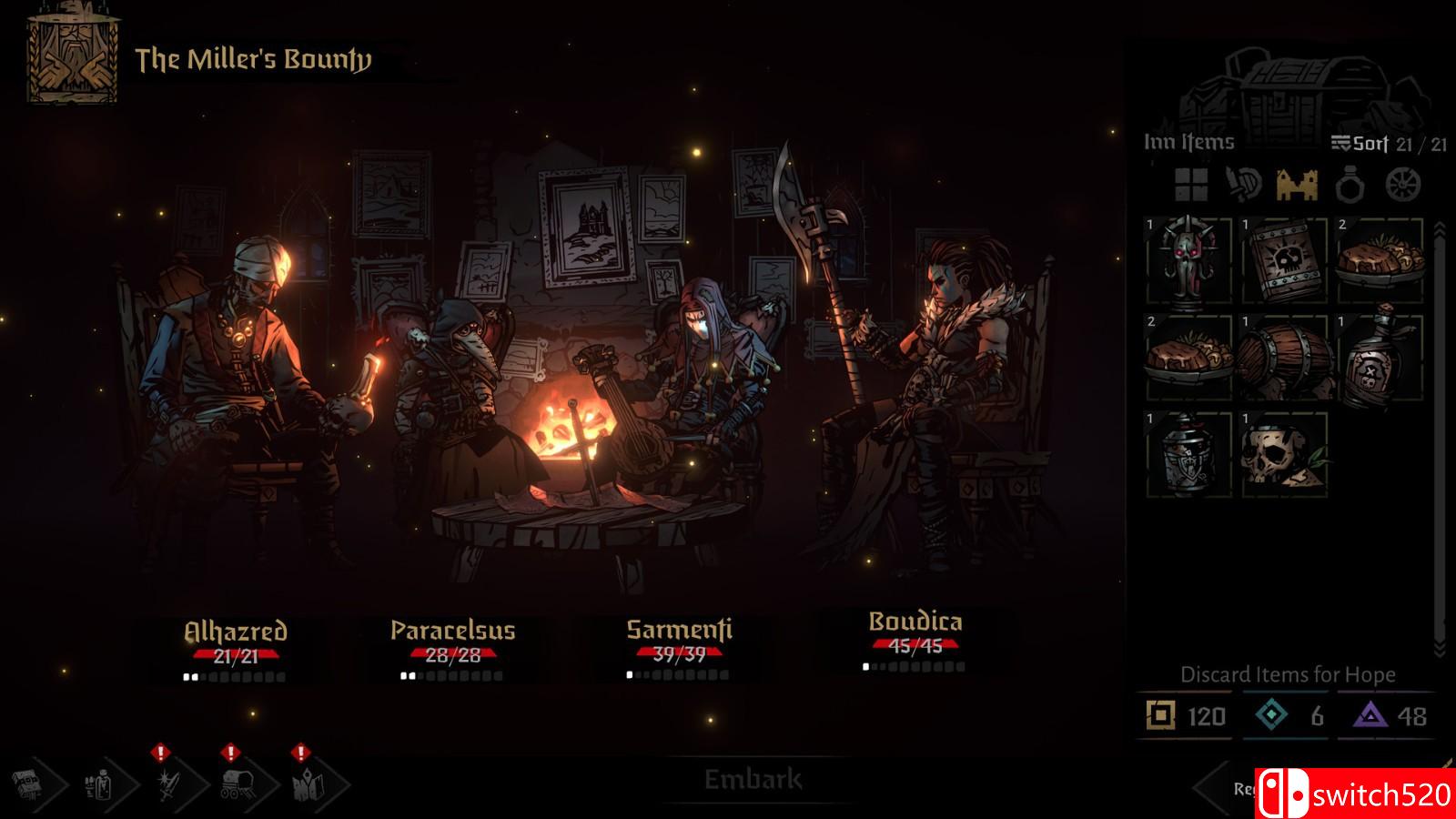Viewport: 1456px width, 819px height.
Task: Choose Paracelsus's nameplate
Action: 452,631
